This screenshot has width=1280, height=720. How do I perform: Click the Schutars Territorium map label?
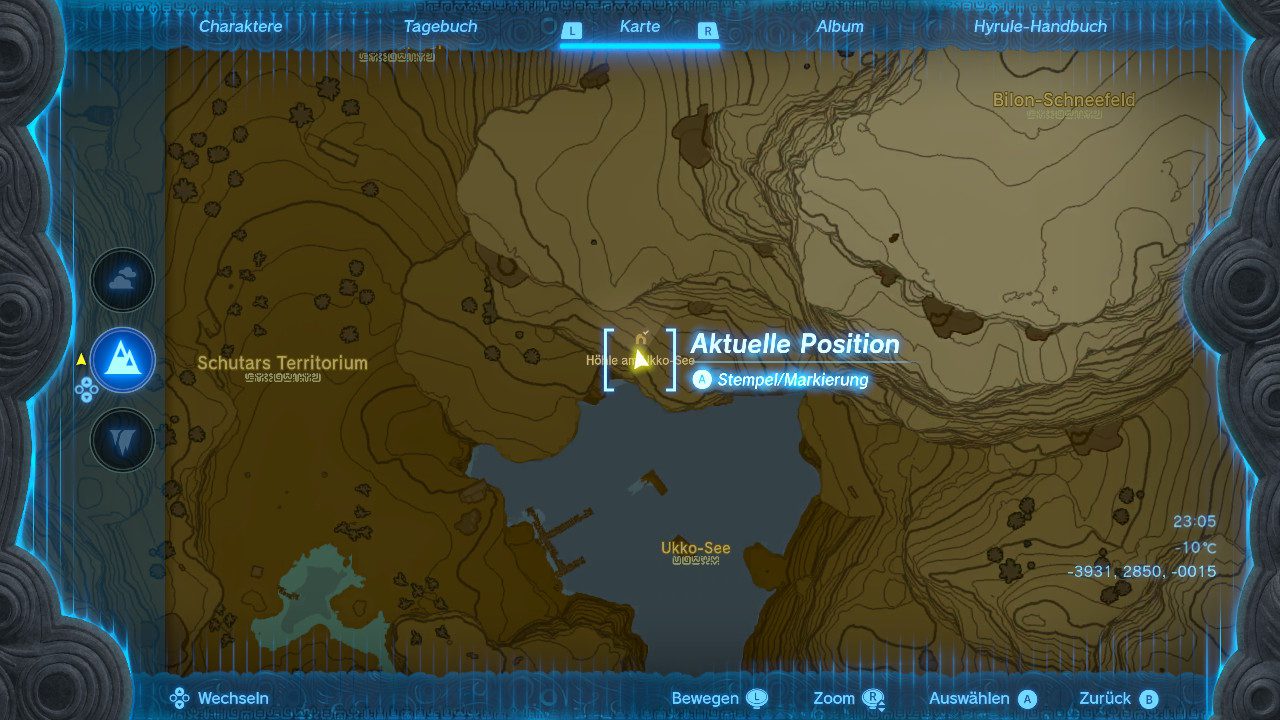pyautogui.click(x=282, y=363)
